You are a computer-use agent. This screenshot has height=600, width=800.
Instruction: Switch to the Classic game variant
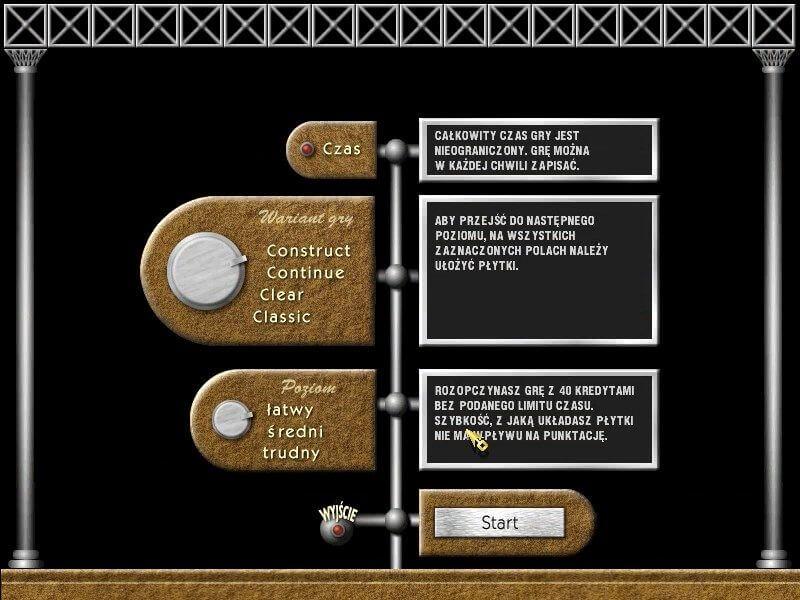coord(282,317)
